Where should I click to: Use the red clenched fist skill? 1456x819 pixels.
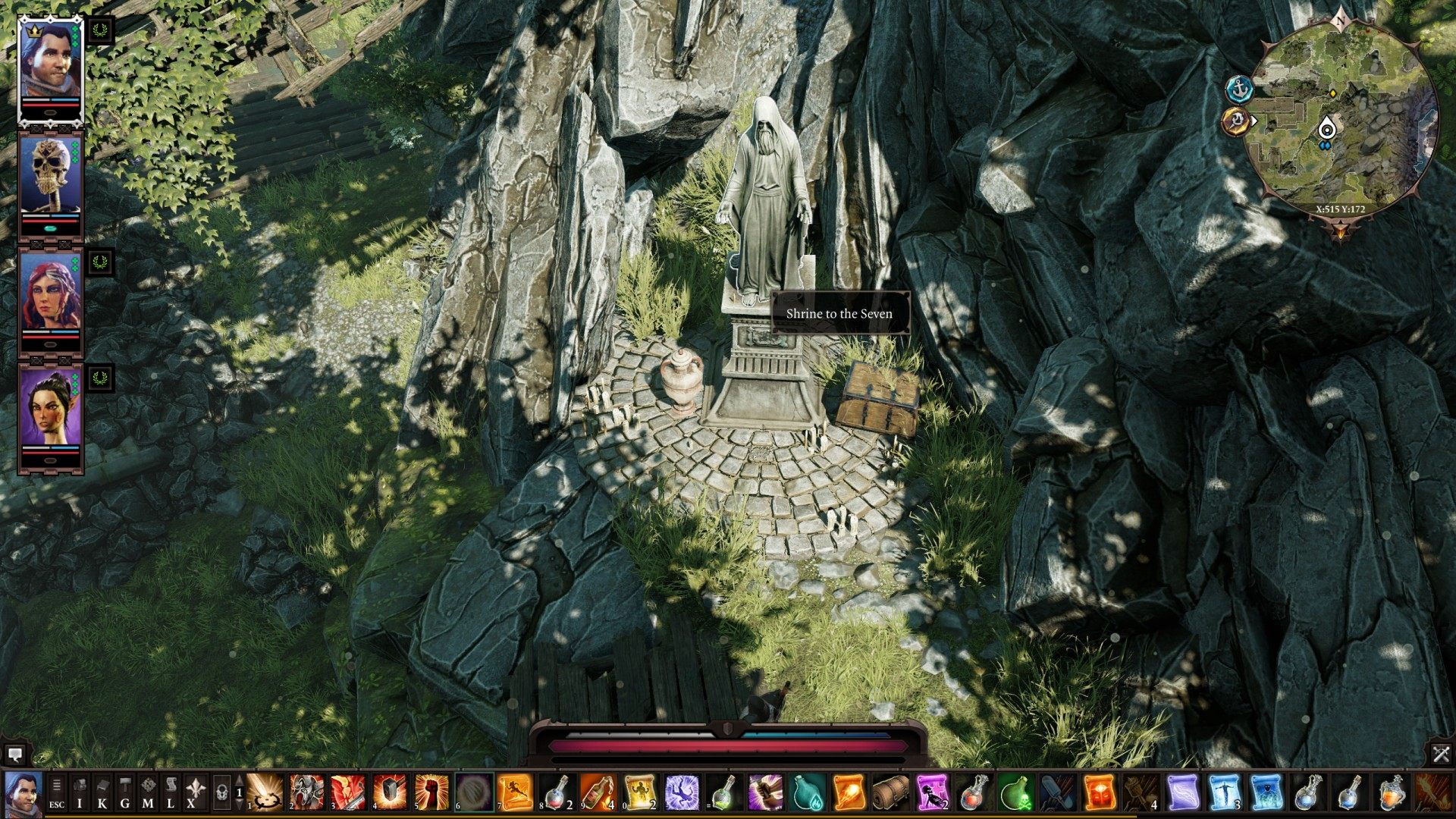click(x=431, y=793)
